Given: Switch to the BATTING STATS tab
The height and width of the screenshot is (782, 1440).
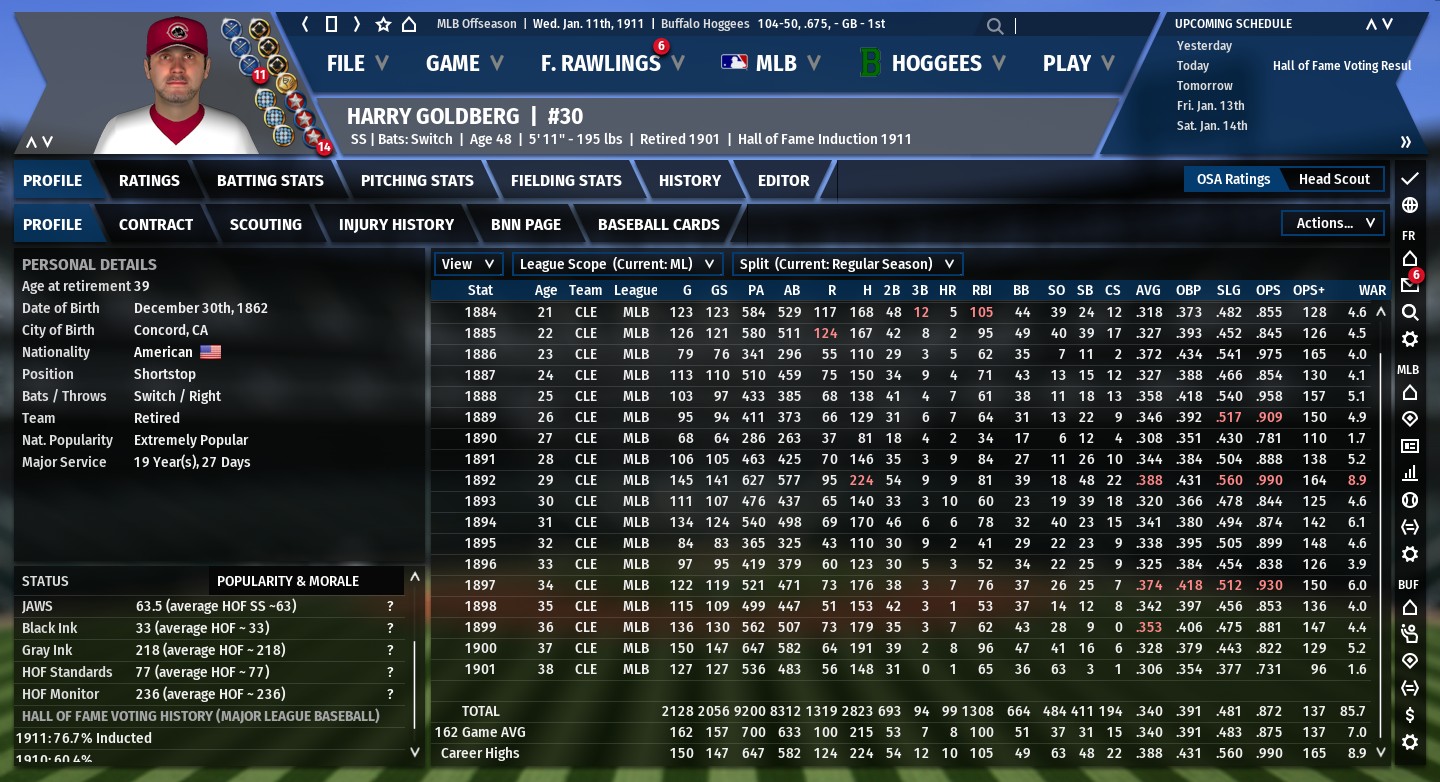Looking at the screenshot, I should tap(270, 181).
